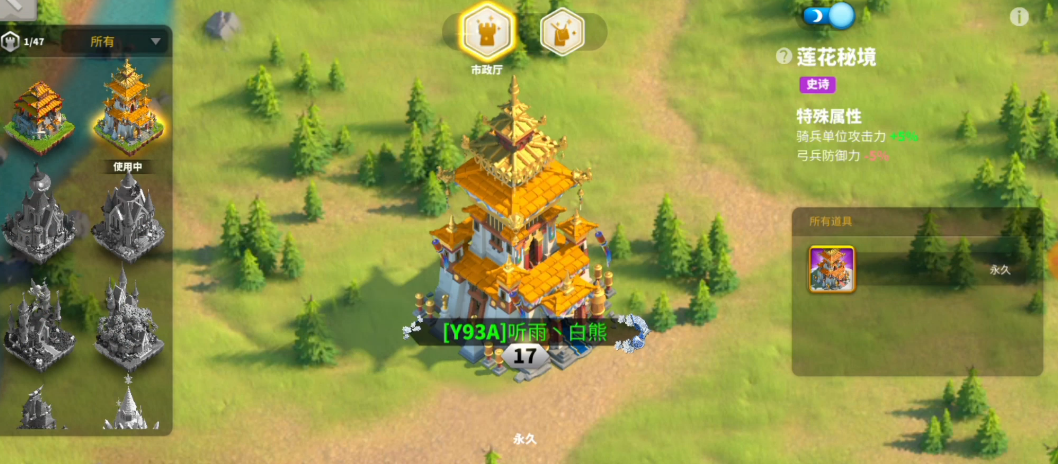
Task: Switch to the 市政厅 city hall tab
Action: tap(487, 32)
